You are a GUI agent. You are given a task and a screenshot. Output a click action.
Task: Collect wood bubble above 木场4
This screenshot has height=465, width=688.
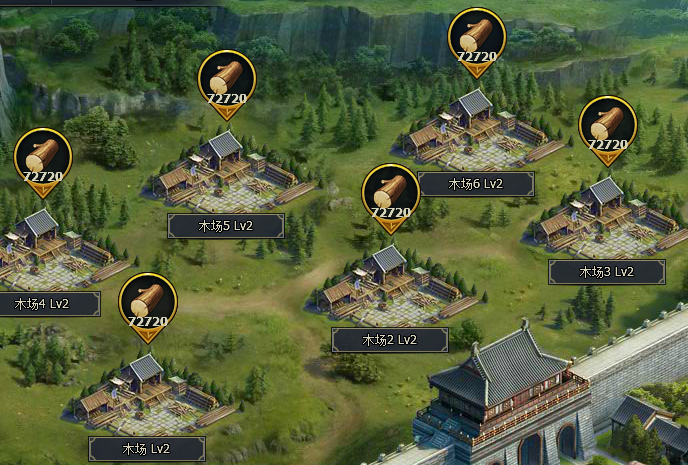pyautogui.click(x=43, y=159)
